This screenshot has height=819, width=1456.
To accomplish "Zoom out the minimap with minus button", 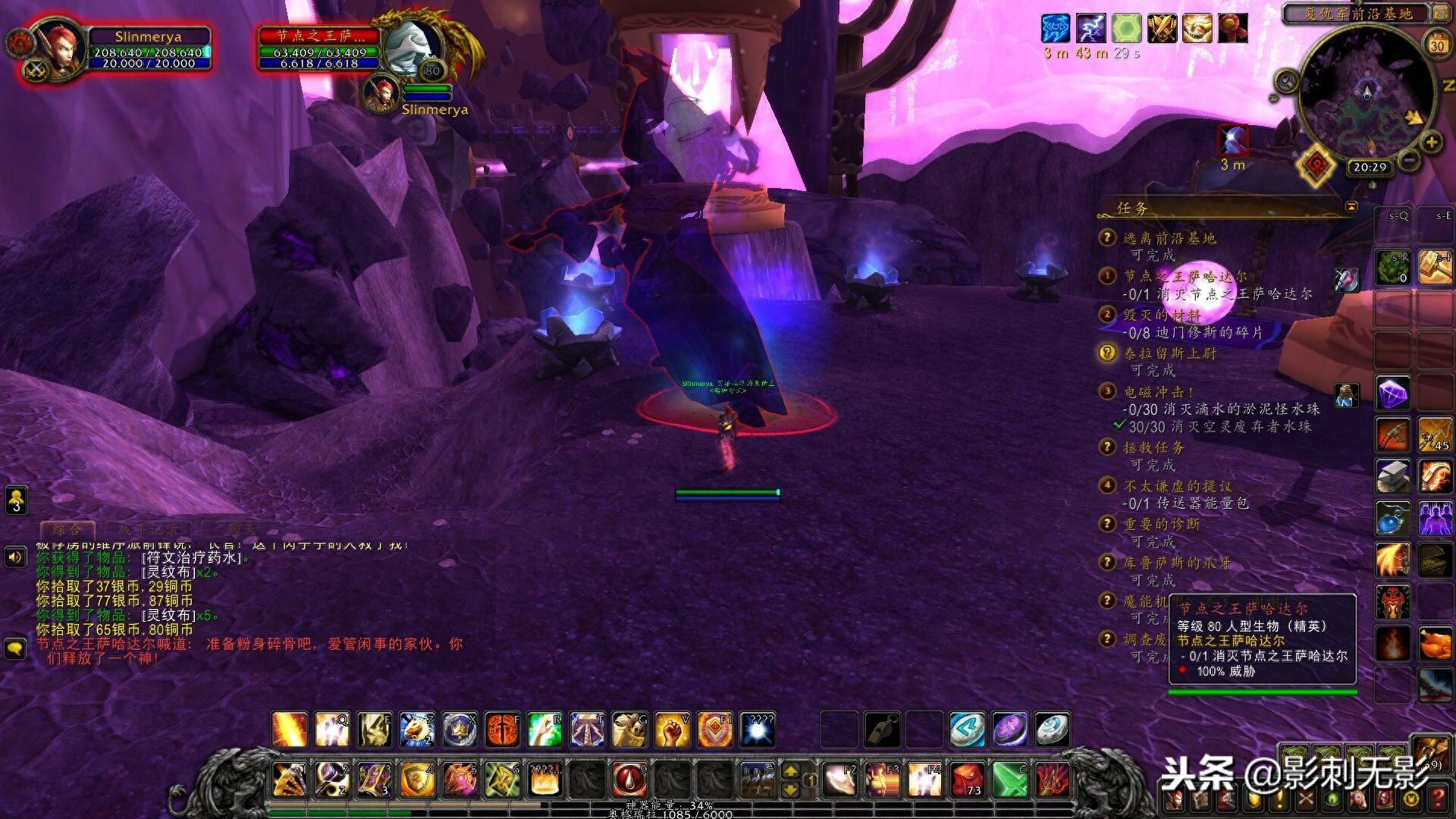I will click(x=1408, y=159).
